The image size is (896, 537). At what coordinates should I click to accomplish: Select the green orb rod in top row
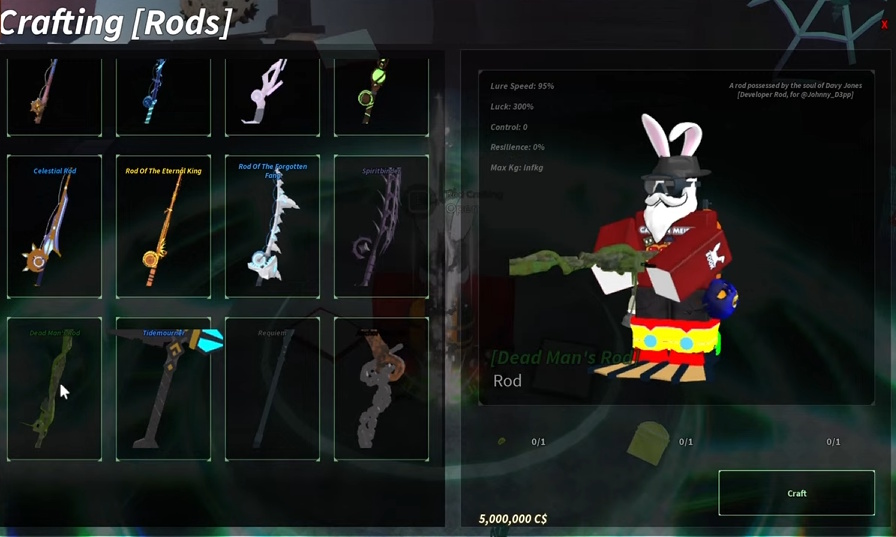point(381,95)
